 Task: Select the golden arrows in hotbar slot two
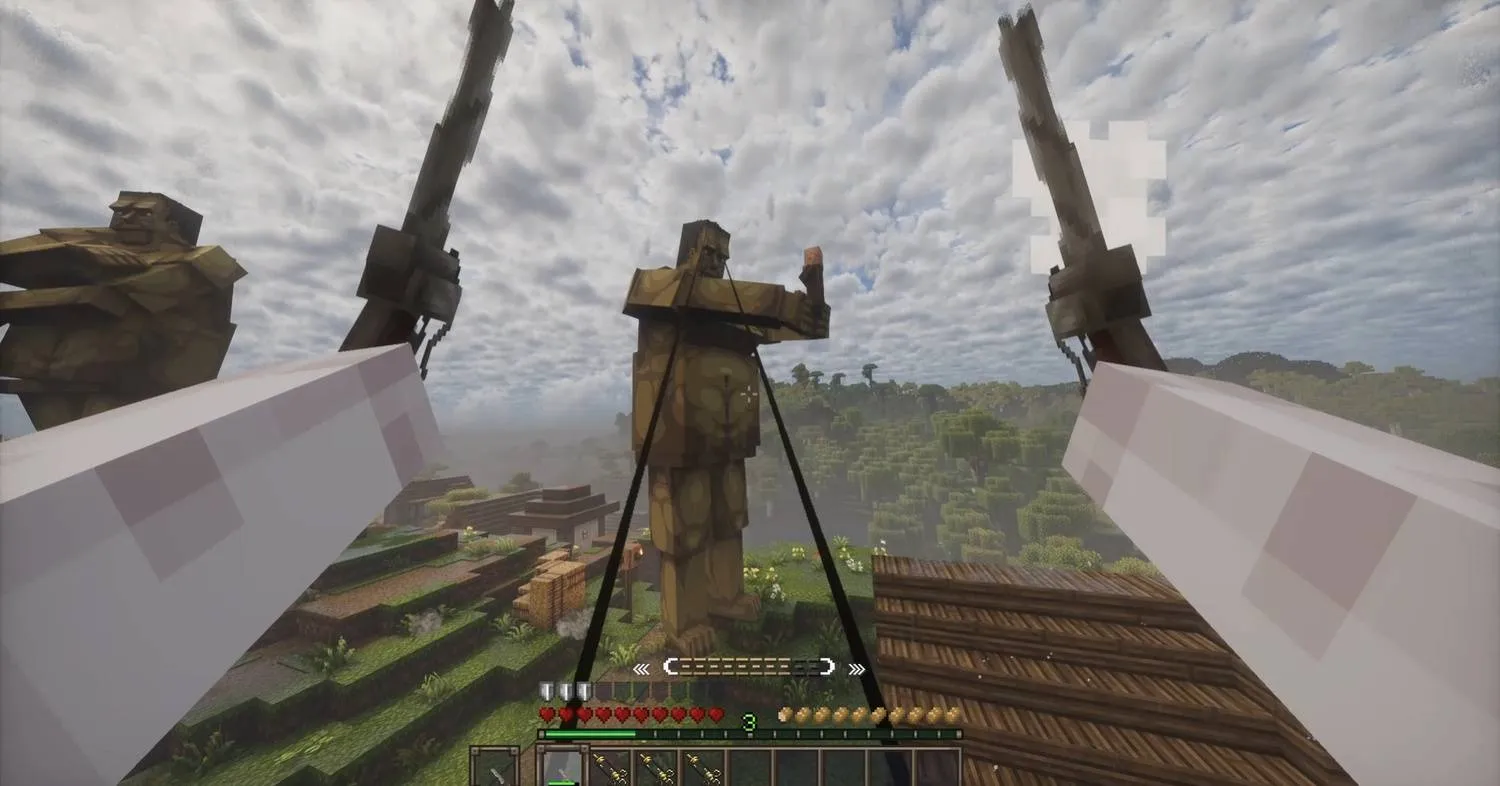(610, 769)
